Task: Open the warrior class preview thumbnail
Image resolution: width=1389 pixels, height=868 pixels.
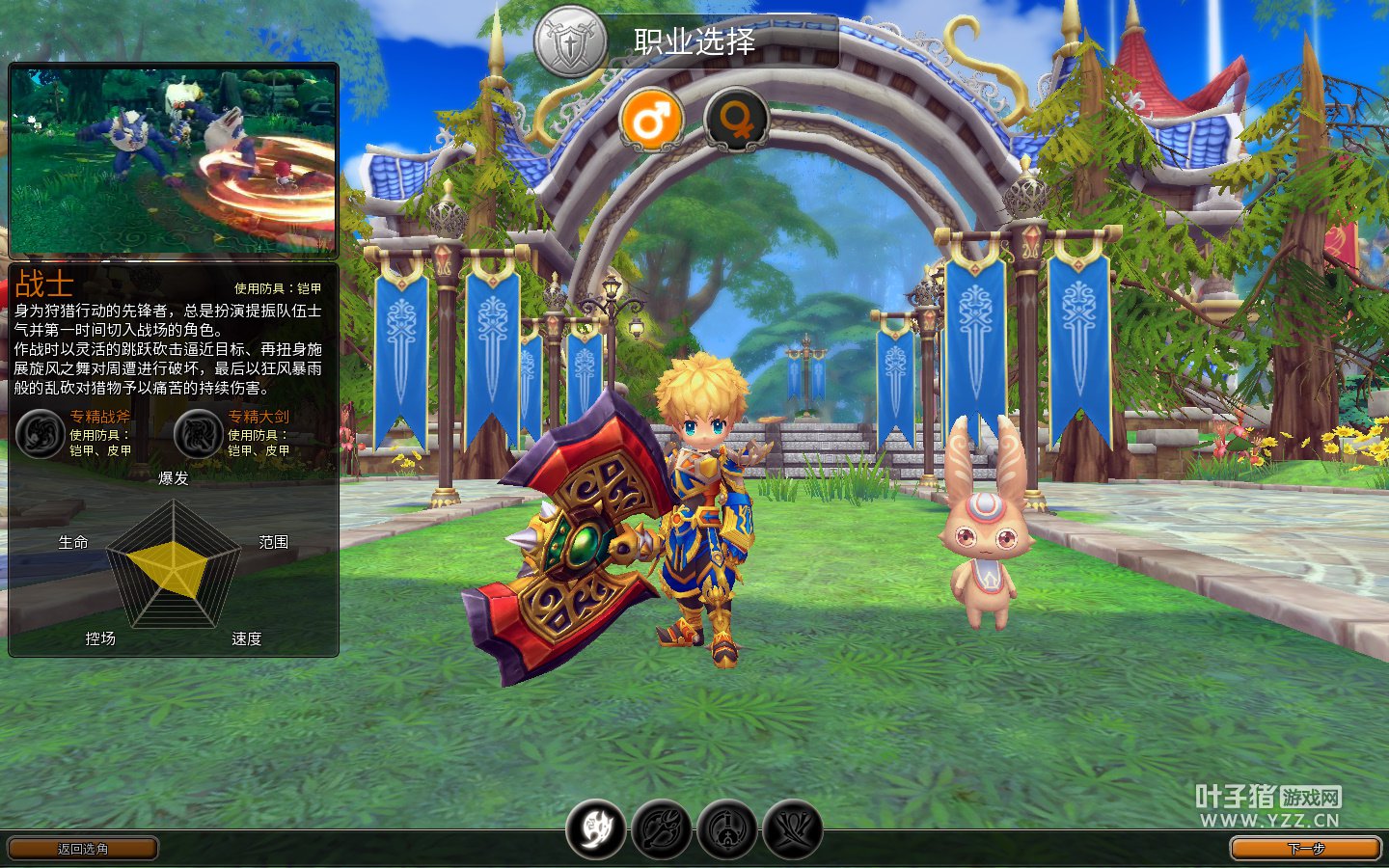Action: (174, 159)
